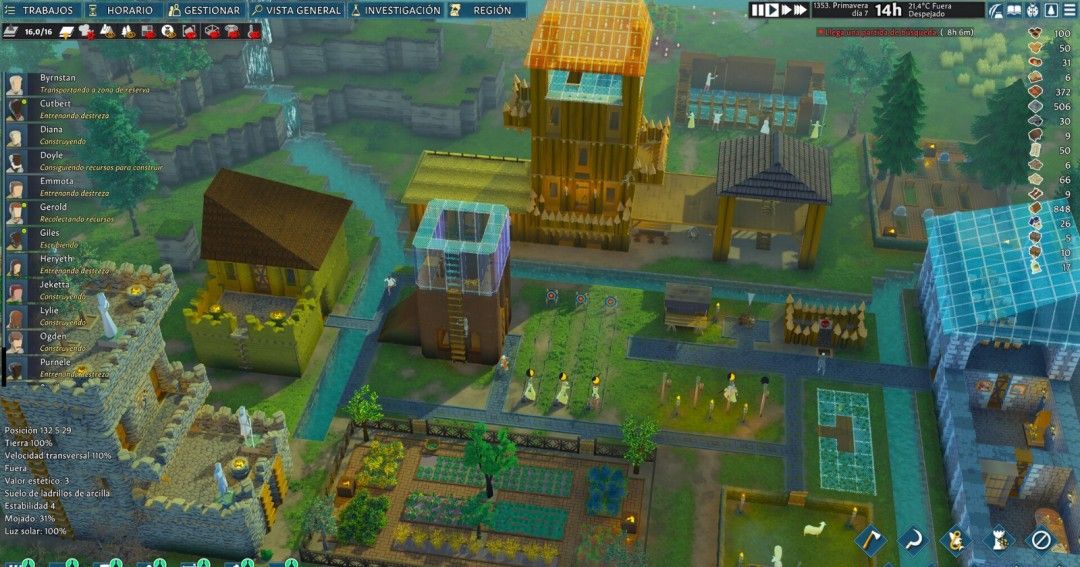Image resolution: width=1080 pixels, height=567 pixels.
Task: Open the Horario schedule panel
Action: coord(122,10)
